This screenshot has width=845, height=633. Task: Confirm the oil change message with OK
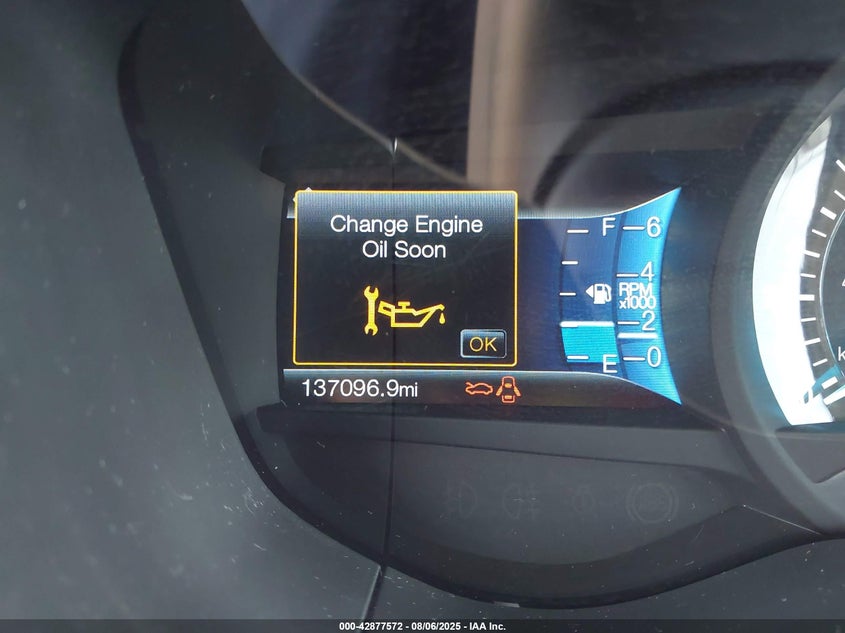[x=483, y=344]
